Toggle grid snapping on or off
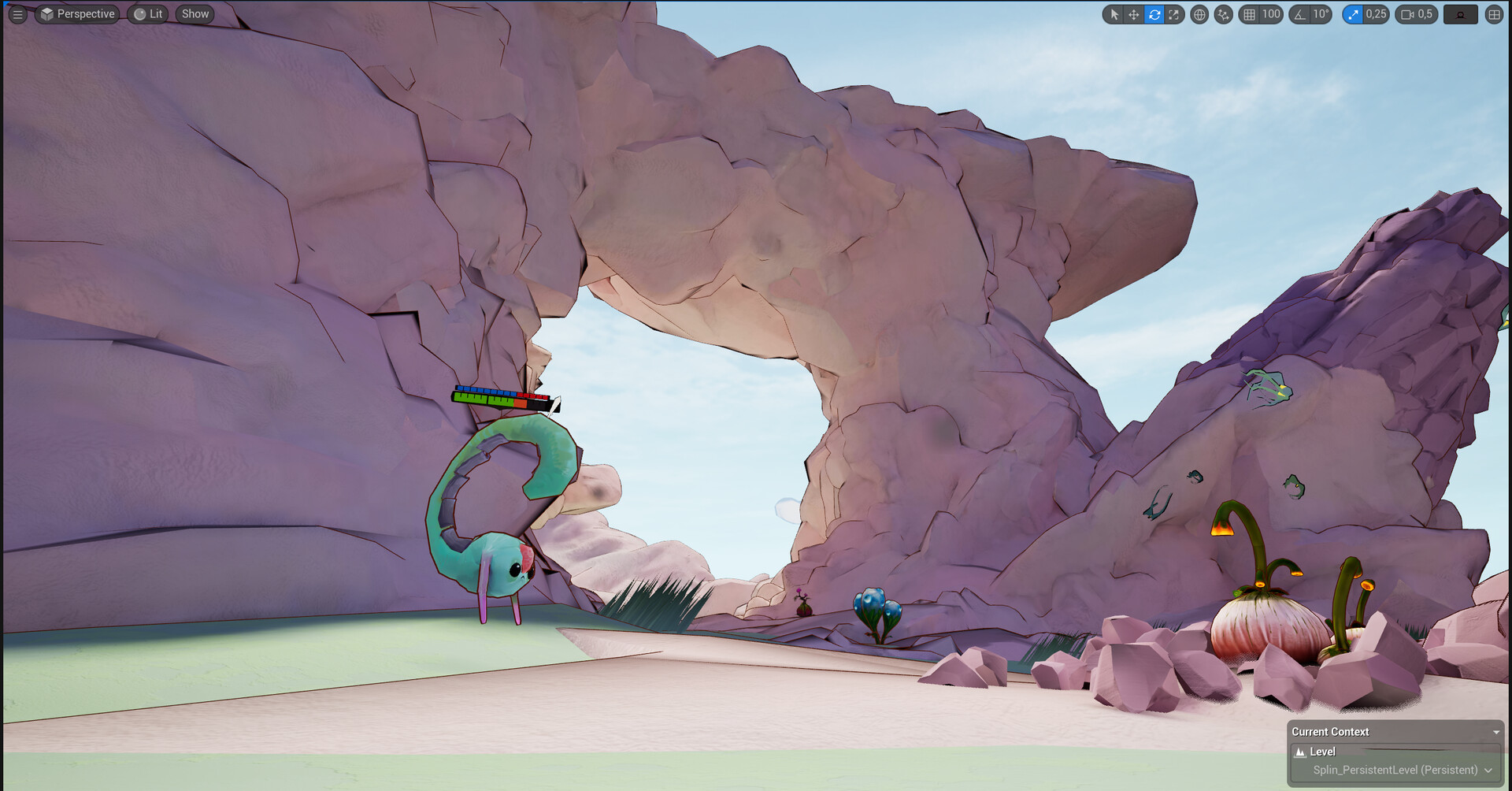 point(1249,14)
